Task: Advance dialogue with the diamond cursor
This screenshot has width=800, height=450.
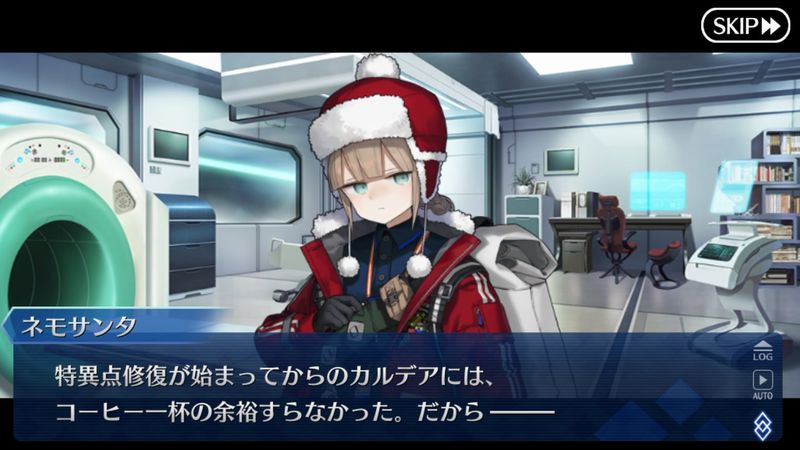Action: [x=762, y=424]
